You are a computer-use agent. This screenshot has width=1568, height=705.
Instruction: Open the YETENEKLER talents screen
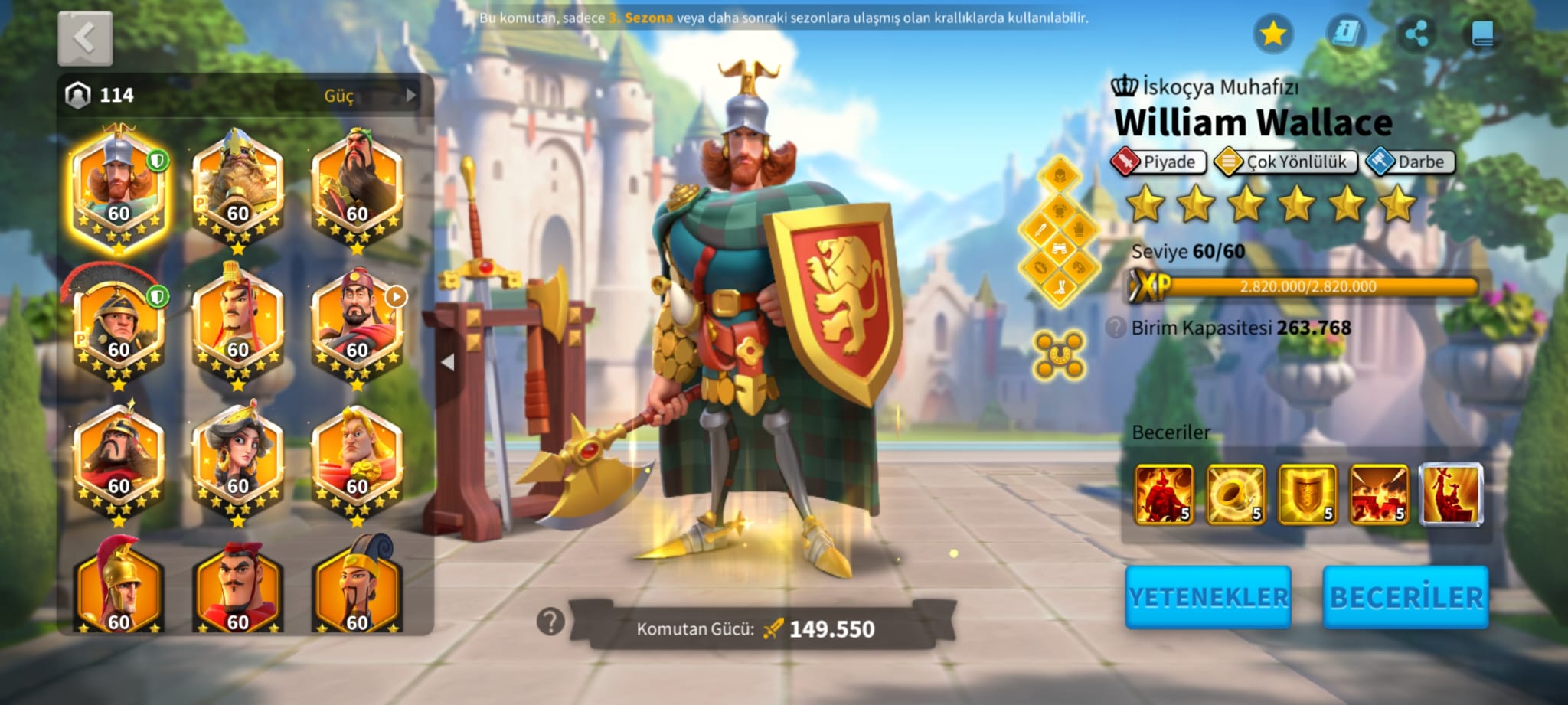[1208, 597]
